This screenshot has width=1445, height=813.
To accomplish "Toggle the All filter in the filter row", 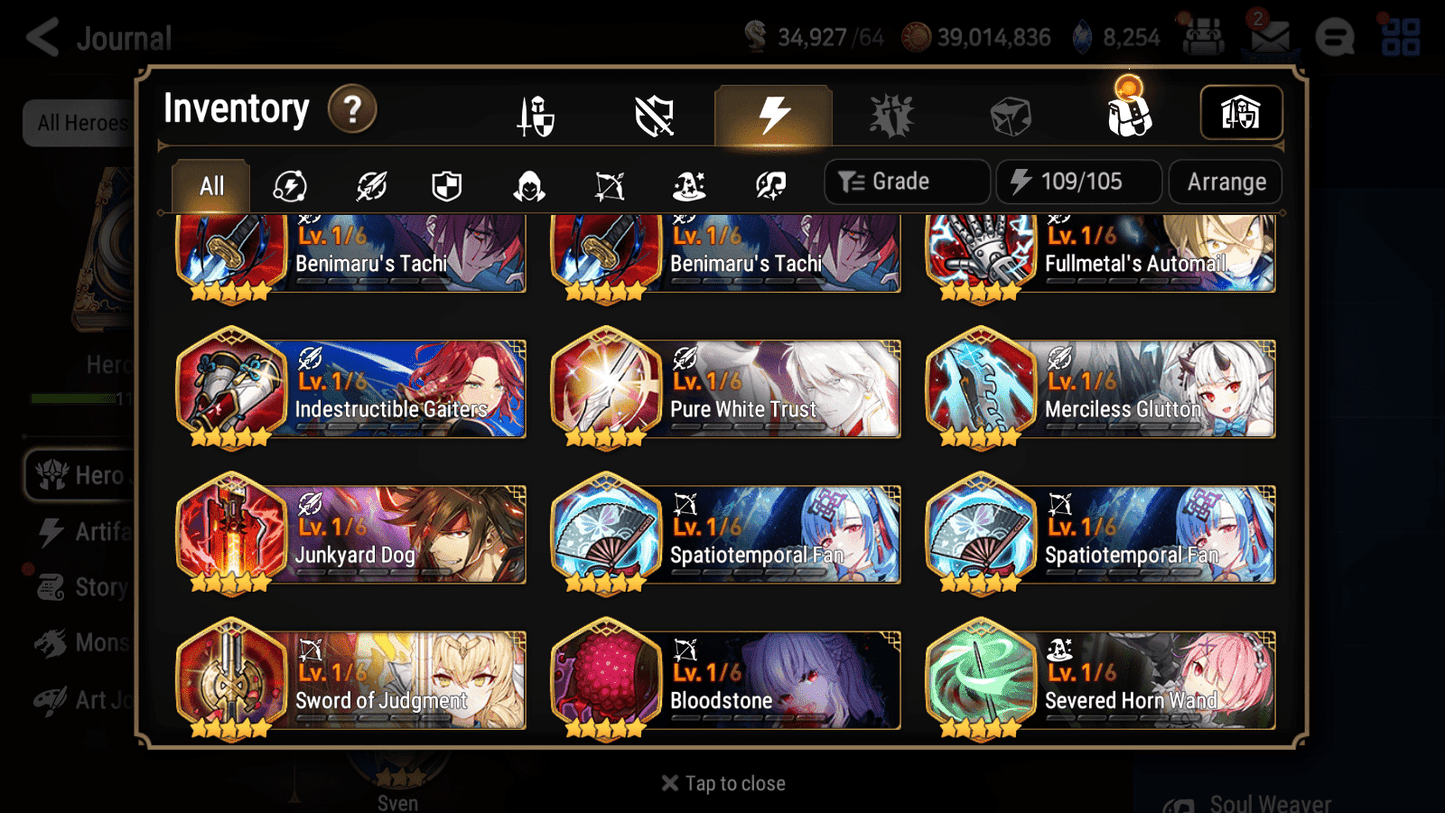I will click(210, 185).
